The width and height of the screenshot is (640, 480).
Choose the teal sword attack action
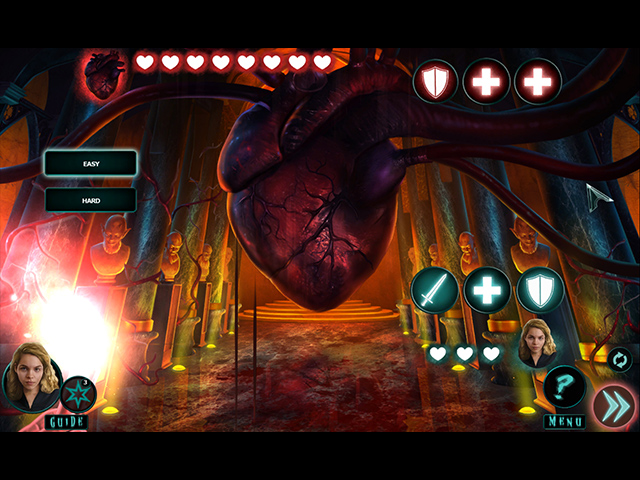[x=435, y=291]
